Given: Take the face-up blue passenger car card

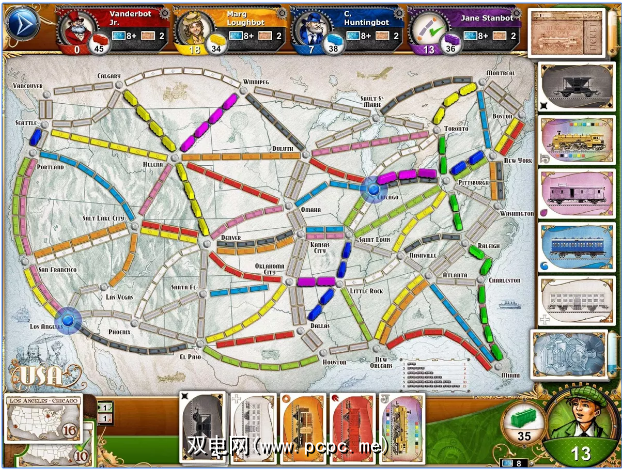Looking at the screenshot, I should (573, 246).
